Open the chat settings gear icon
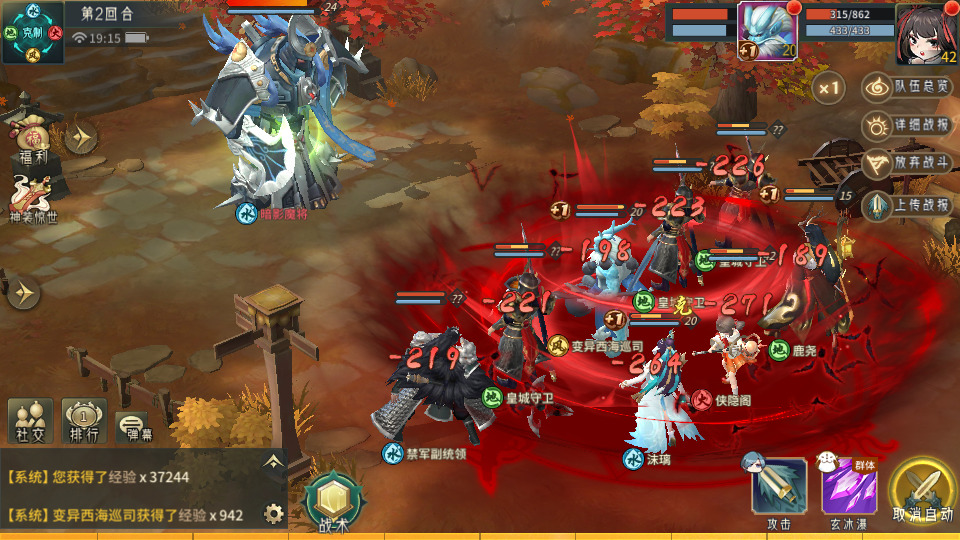960x540 pixels. [273, 514]
